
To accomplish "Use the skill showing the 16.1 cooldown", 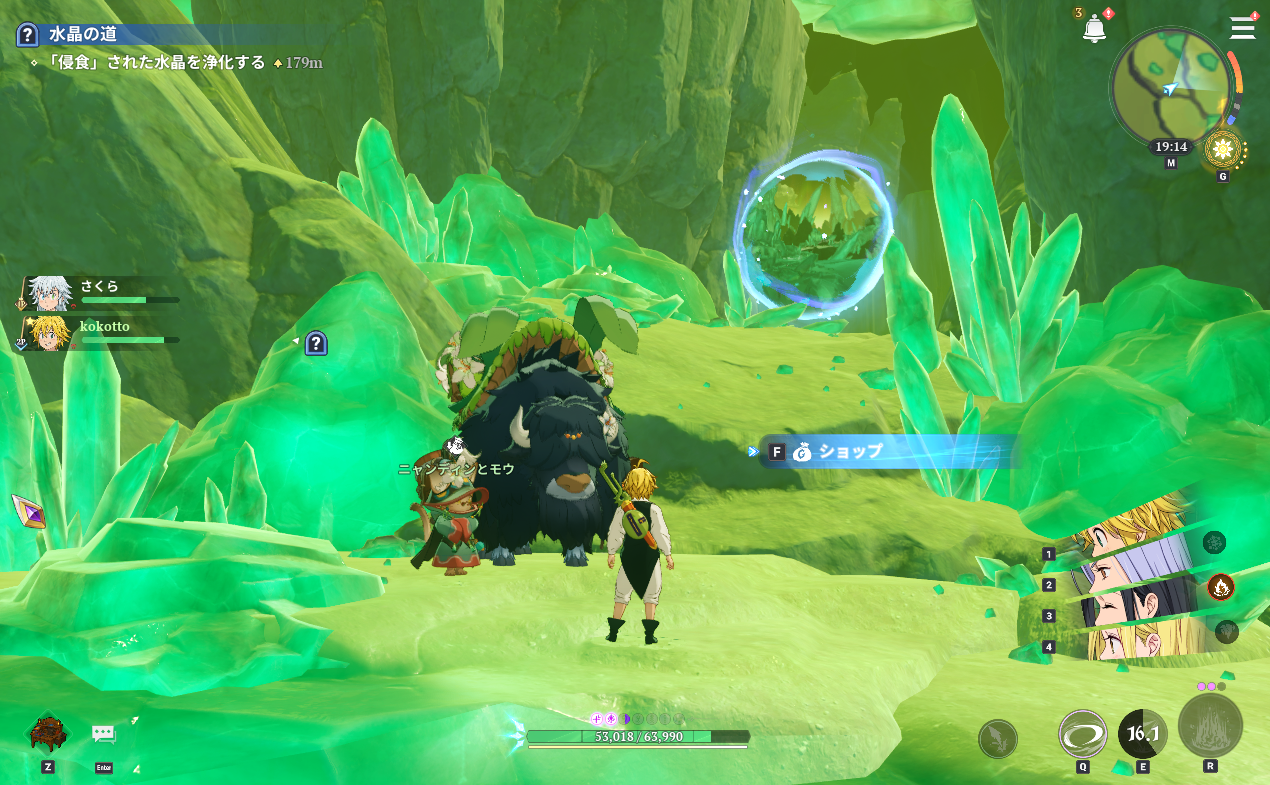I will click(x=1142, y=734).
